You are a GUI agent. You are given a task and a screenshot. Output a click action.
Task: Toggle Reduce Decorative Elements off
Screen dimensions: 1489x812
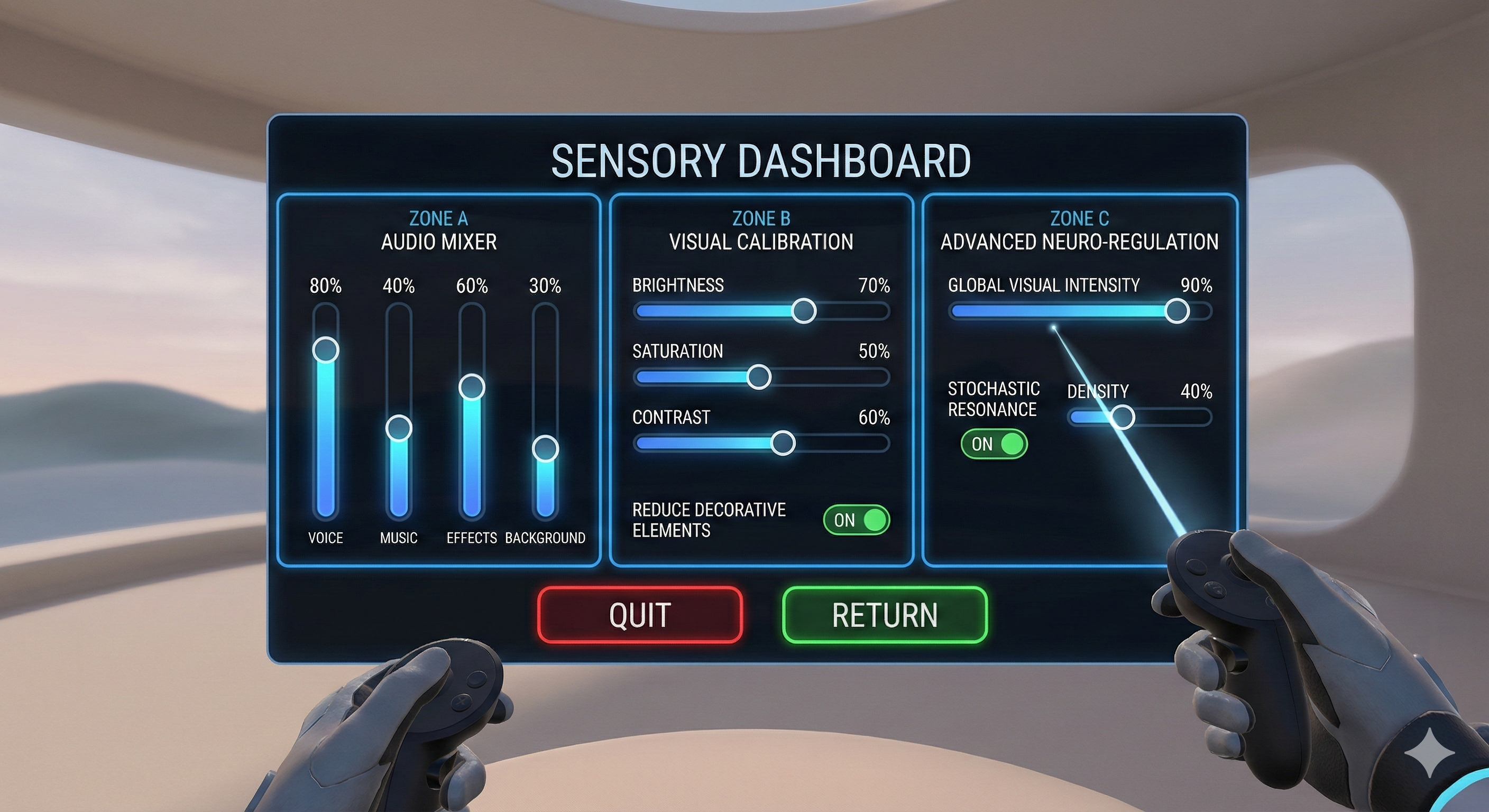tap(857, 520)
